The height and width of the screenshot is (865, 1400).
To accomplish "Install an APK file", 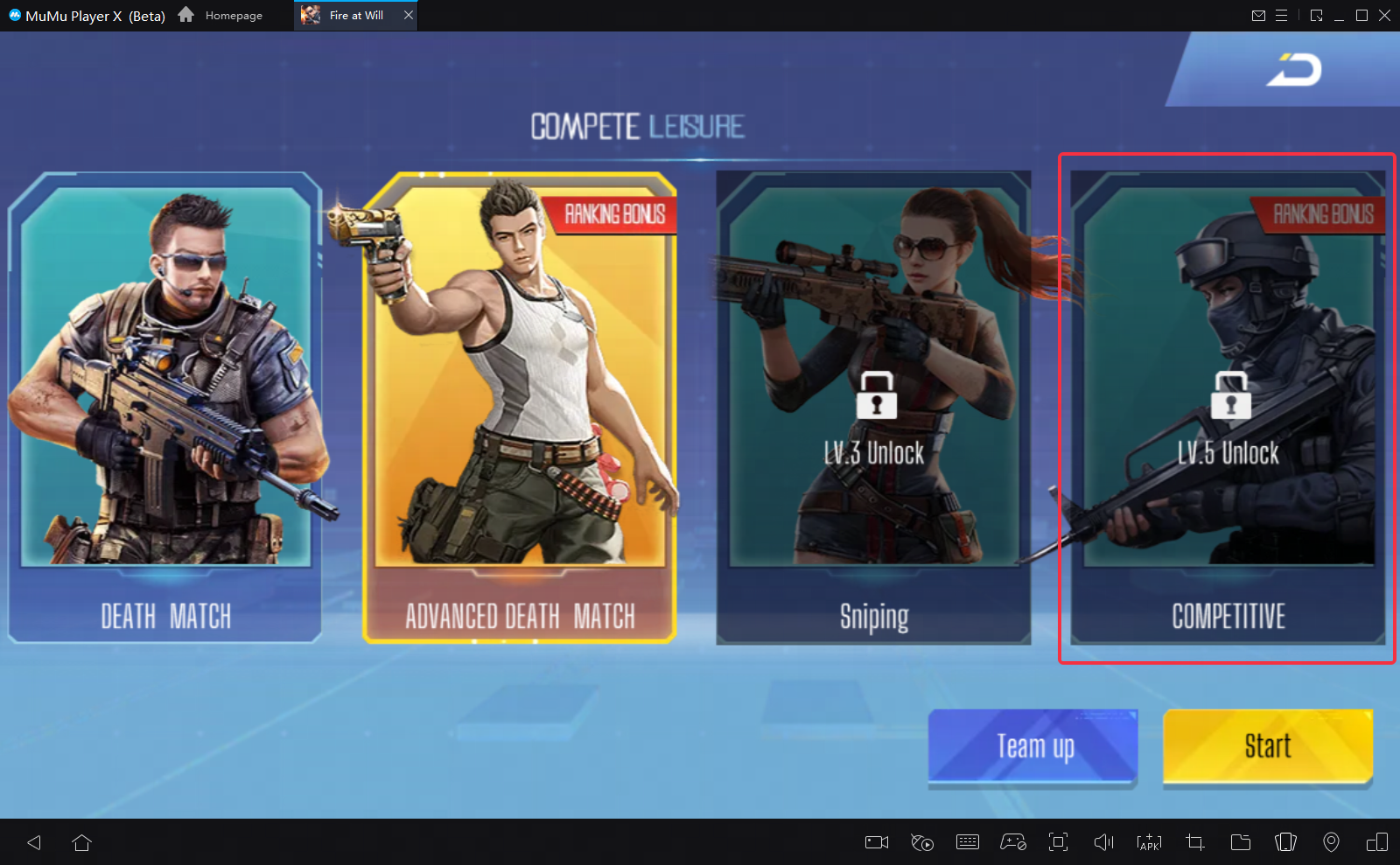I will (x=1149, y=842).
